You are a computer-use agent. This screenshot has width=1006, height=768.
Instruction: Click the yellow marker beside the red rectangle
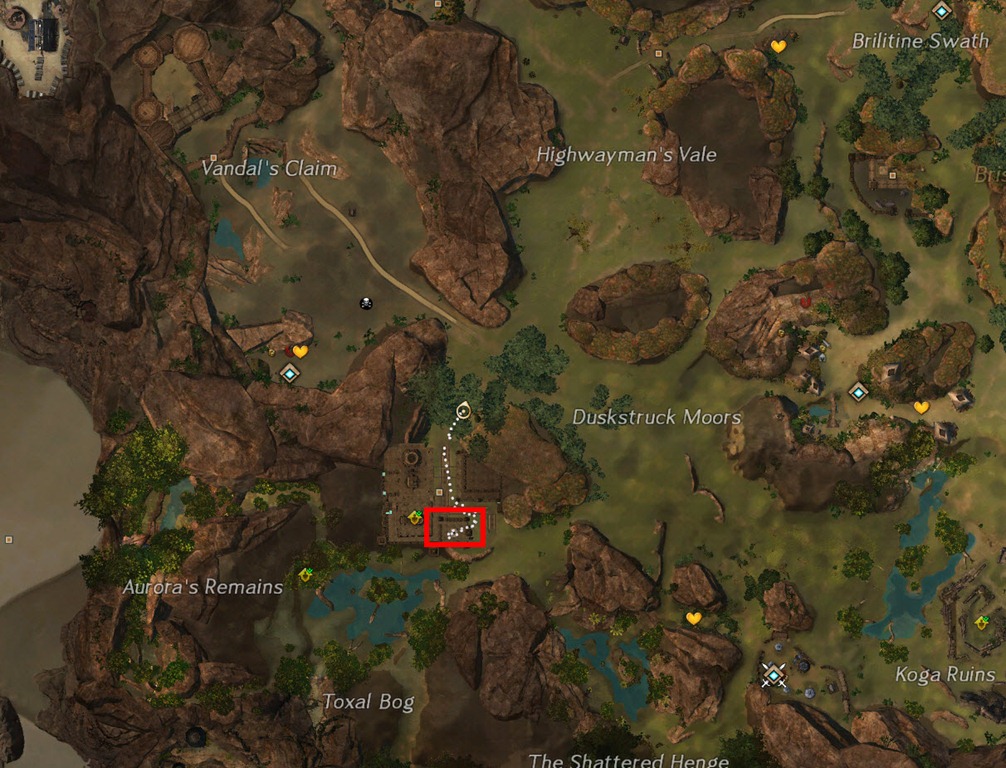[x=414, y=517]
